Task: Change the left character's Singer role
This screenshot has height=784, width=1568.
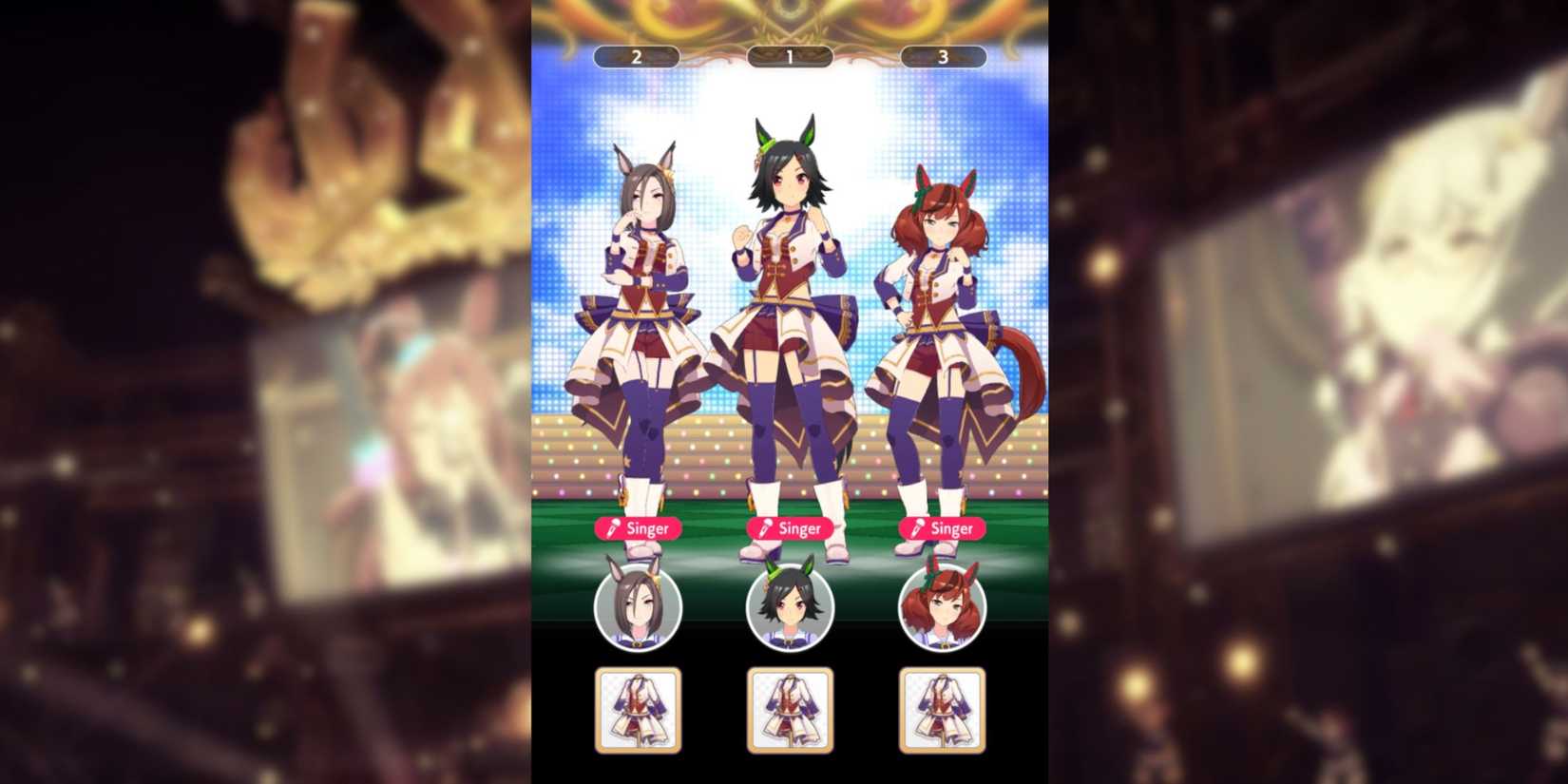Action: 639,528
